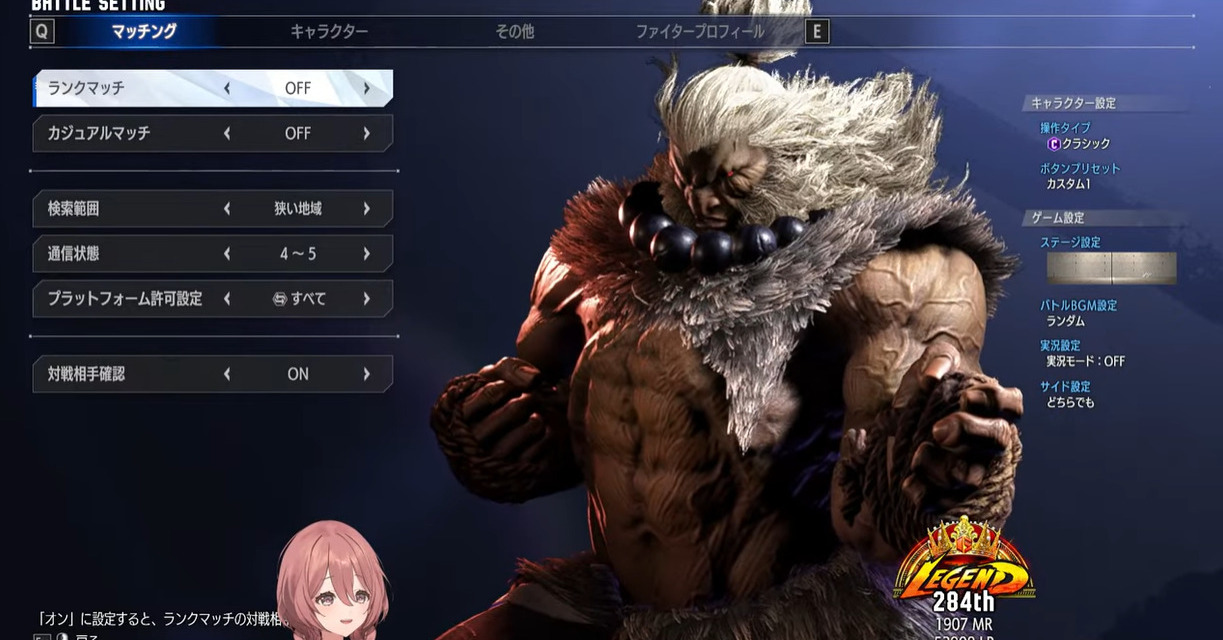Click left arrow on 通信状態 row
Image resolution: width=1223 pixels, height=640 pixels.
click(x=227, y=254)
